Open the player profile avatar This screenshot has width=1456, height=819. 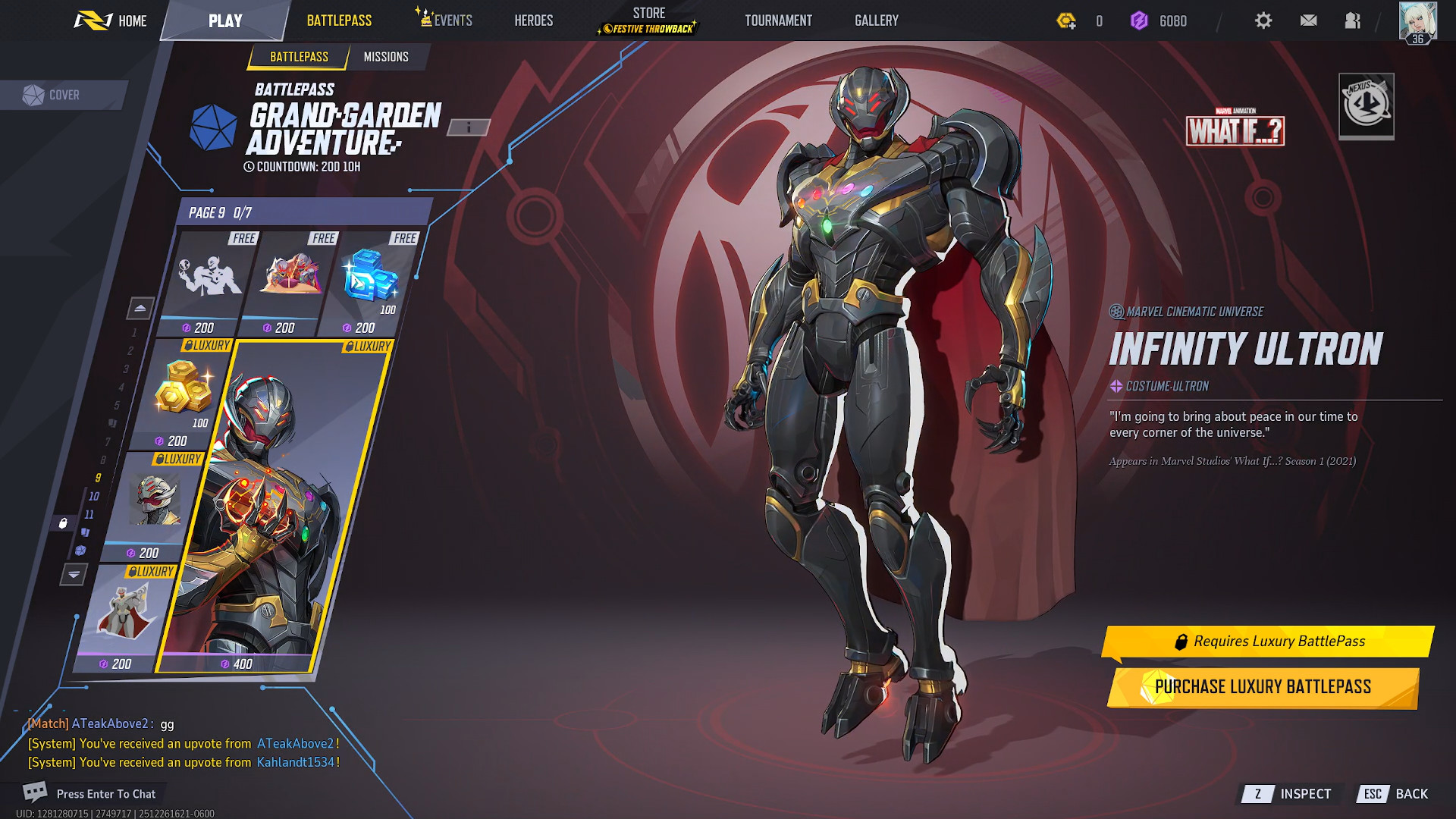pyautogui.click(x=1417, y=21)
